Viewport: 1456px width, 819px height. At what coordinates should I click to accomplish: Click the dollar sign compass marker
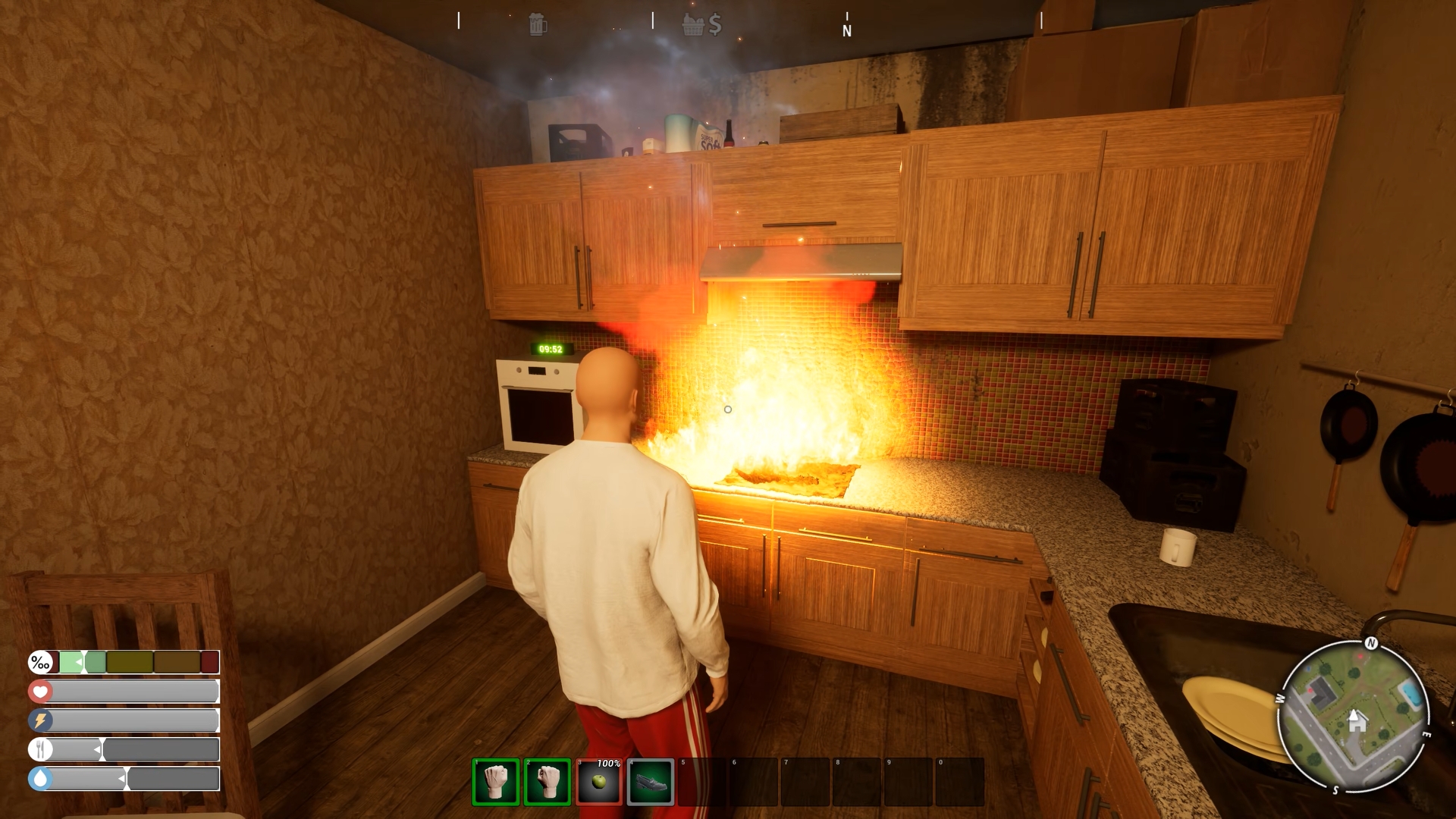click(x=715, y=25)
